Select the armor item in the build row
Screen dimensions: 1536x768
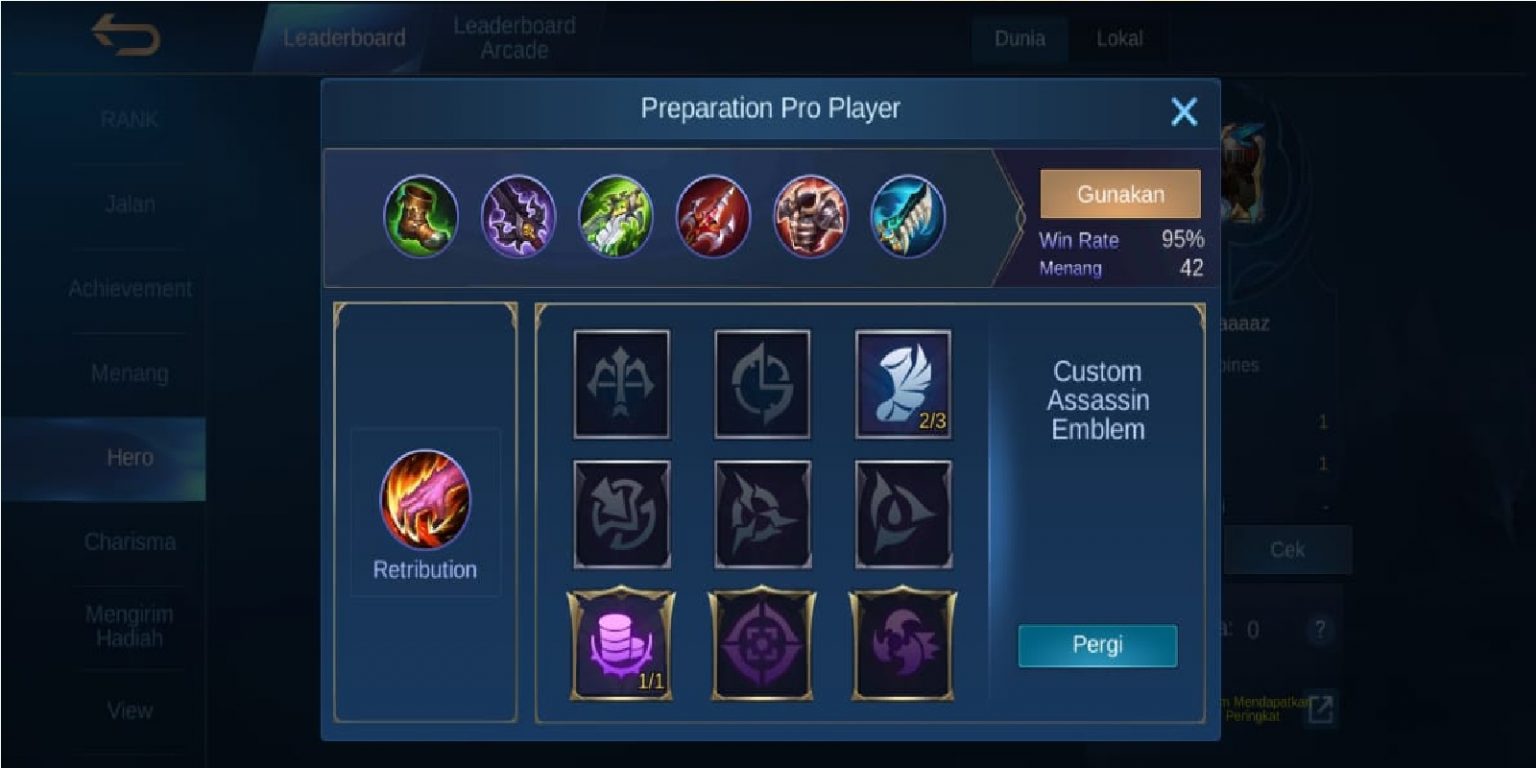812,217
